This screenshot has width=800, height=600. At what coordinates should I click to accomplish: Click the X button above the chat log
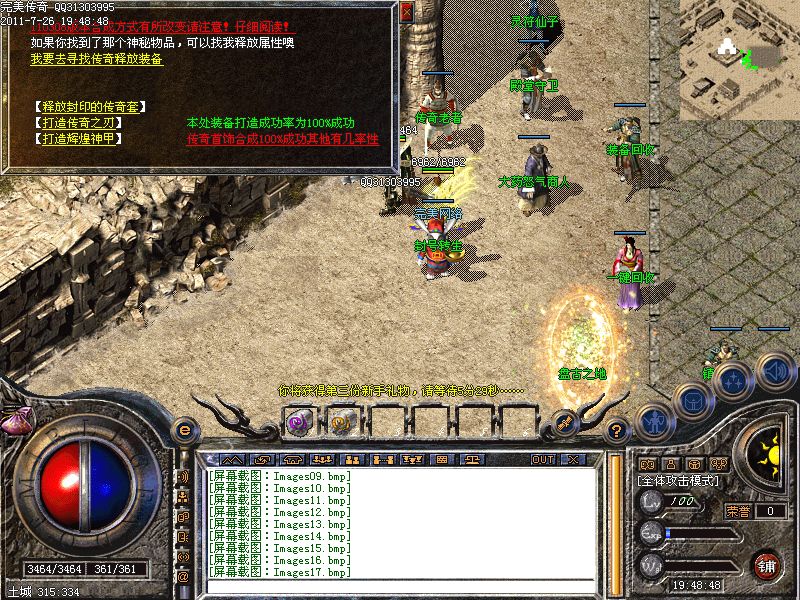click(x=572, y=459)
